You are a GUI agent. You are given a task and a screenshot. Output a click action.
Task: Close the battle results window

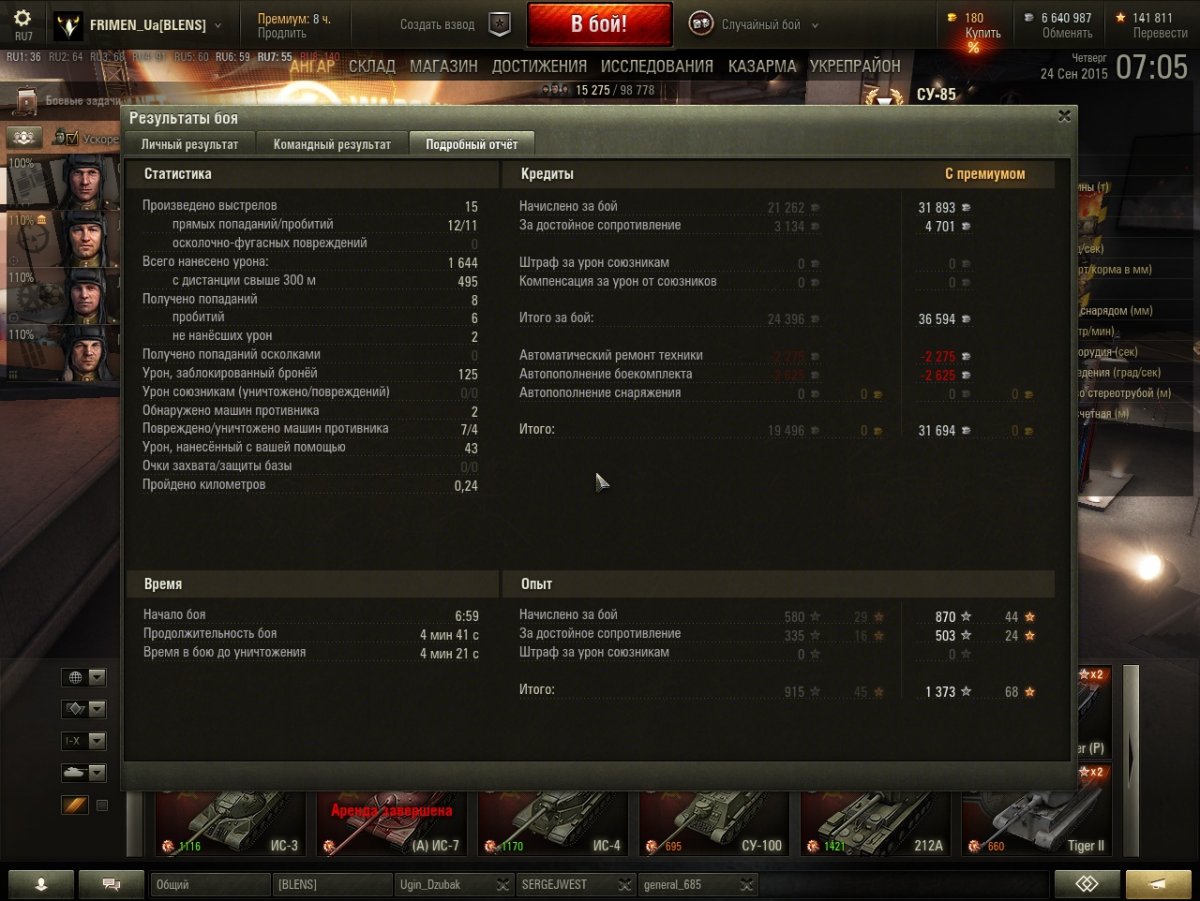1065,116
